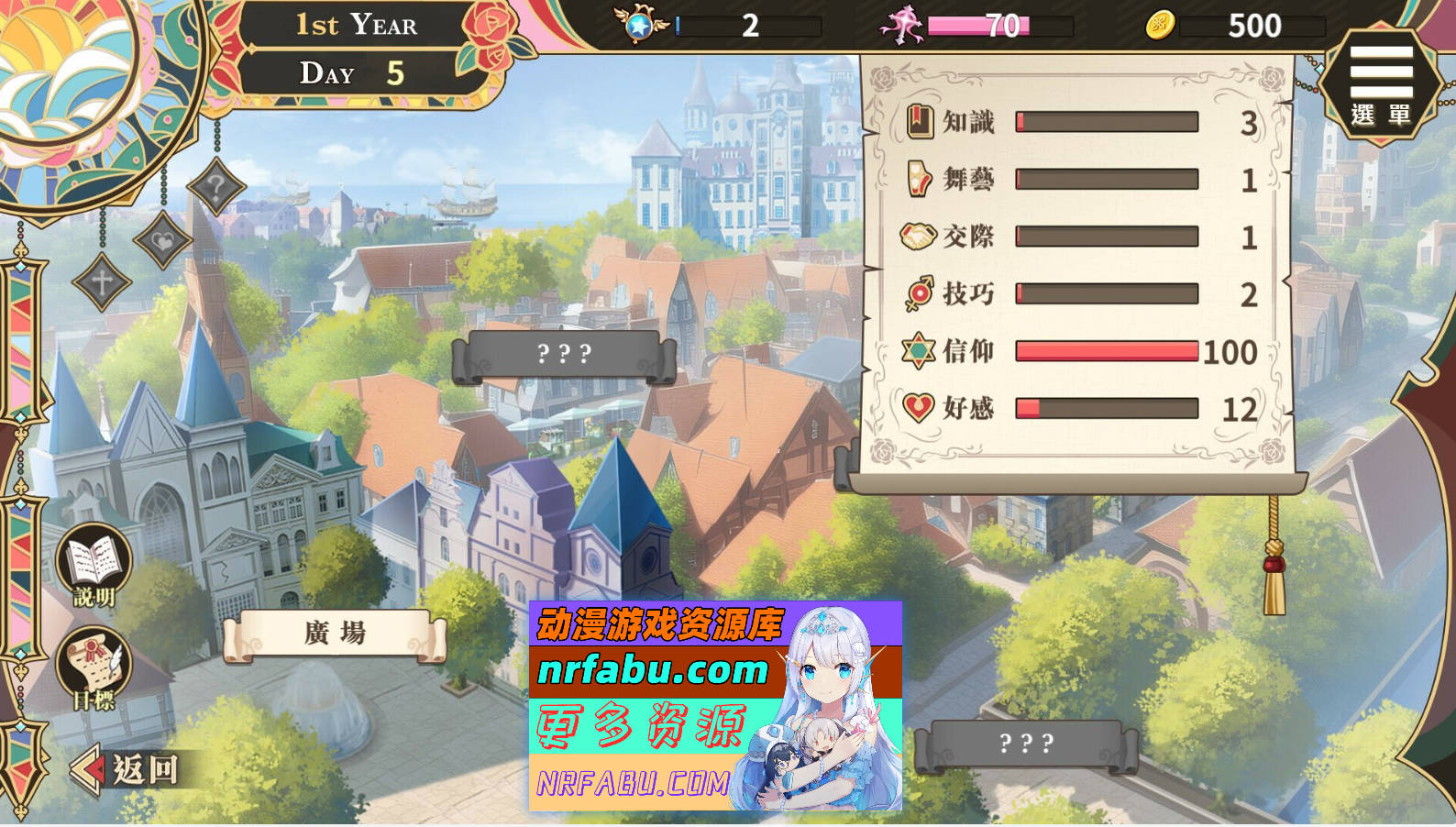Image resolution: width=1456 pixels, height=827 pixels.
Task: Open the 廣場 plaza location
Action: pos(336,632)
